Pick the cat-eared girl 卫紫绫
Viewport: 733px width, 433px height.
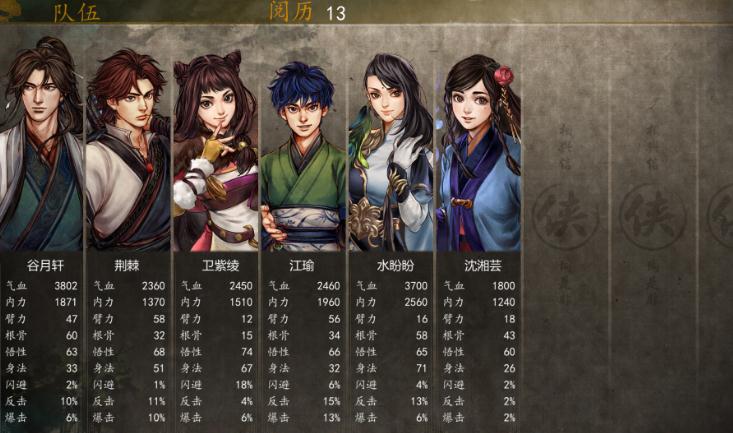[215, 152]
